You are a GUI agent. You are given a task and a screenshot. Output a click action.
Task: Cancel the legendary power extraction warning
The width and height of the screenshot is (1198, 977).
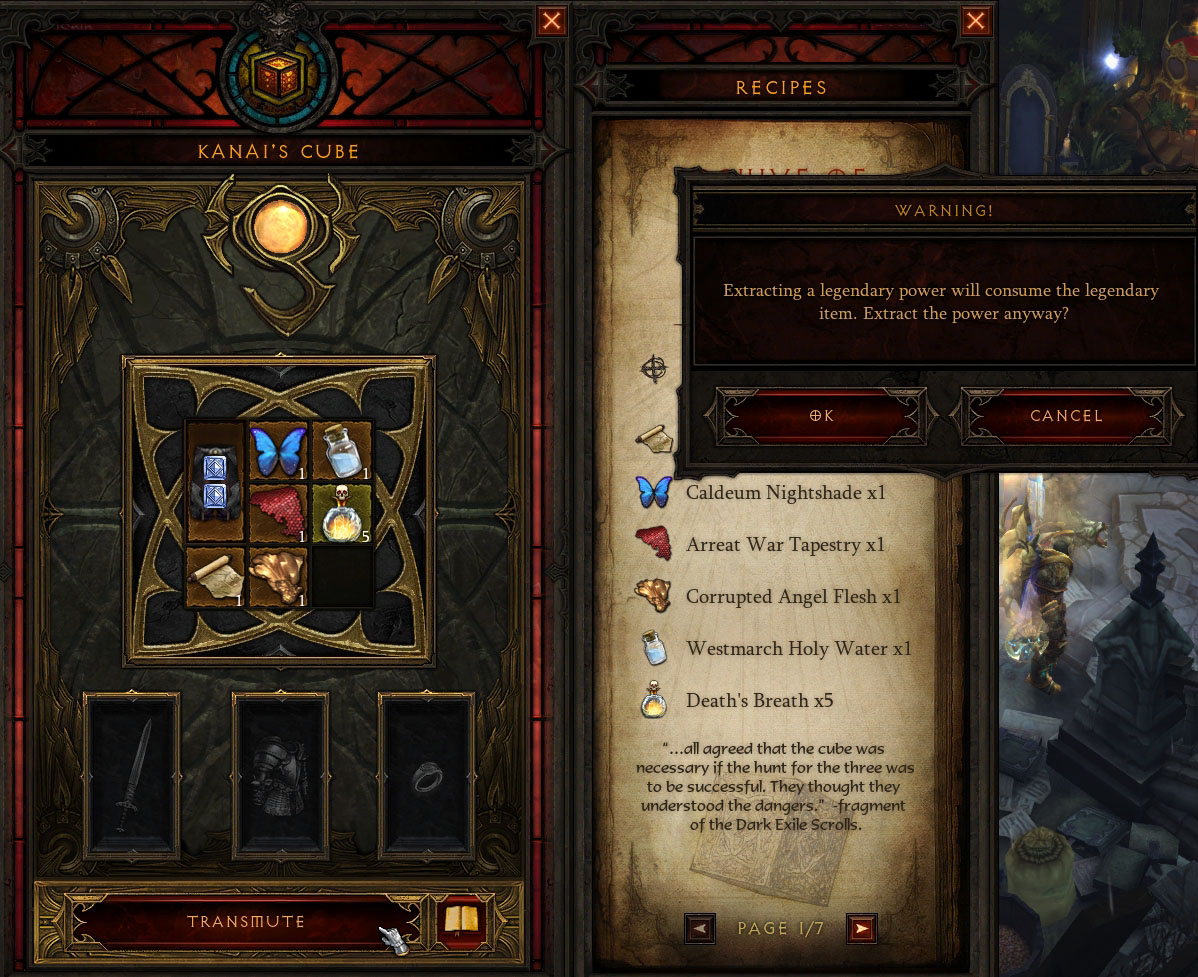pyautogui.click(x=1066, y=416)
